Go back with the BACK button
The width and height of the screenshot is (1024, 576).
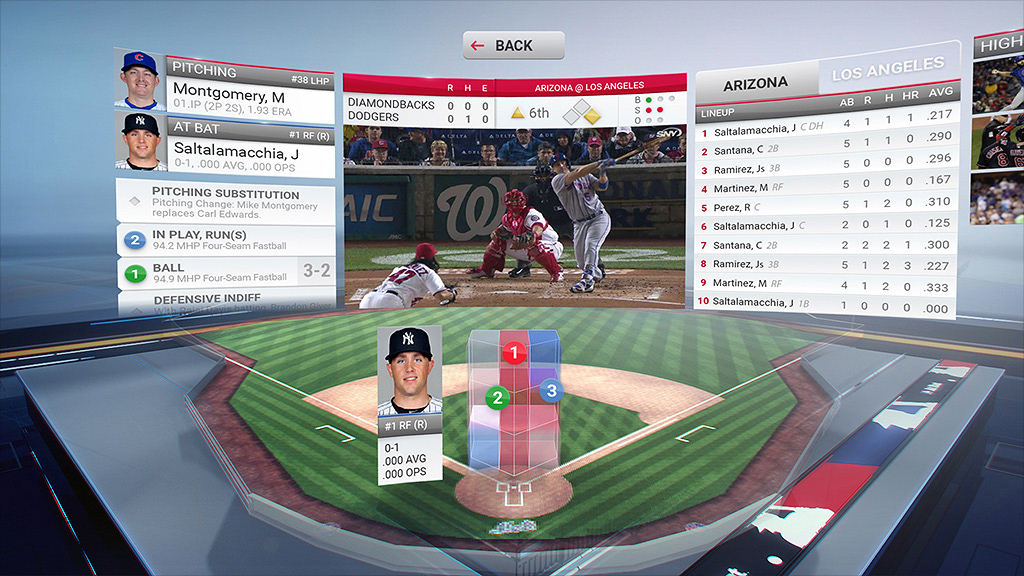513,45
